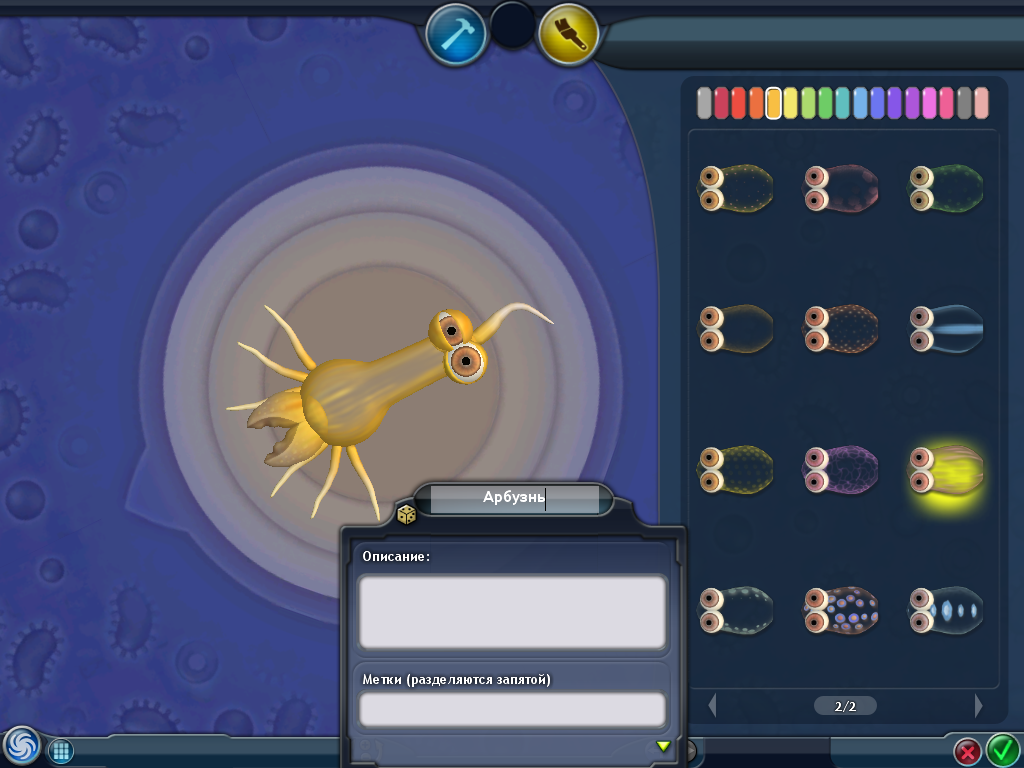Go to the previous skin page arrow
Screen dimensions: 1024x768
(713, 705)
